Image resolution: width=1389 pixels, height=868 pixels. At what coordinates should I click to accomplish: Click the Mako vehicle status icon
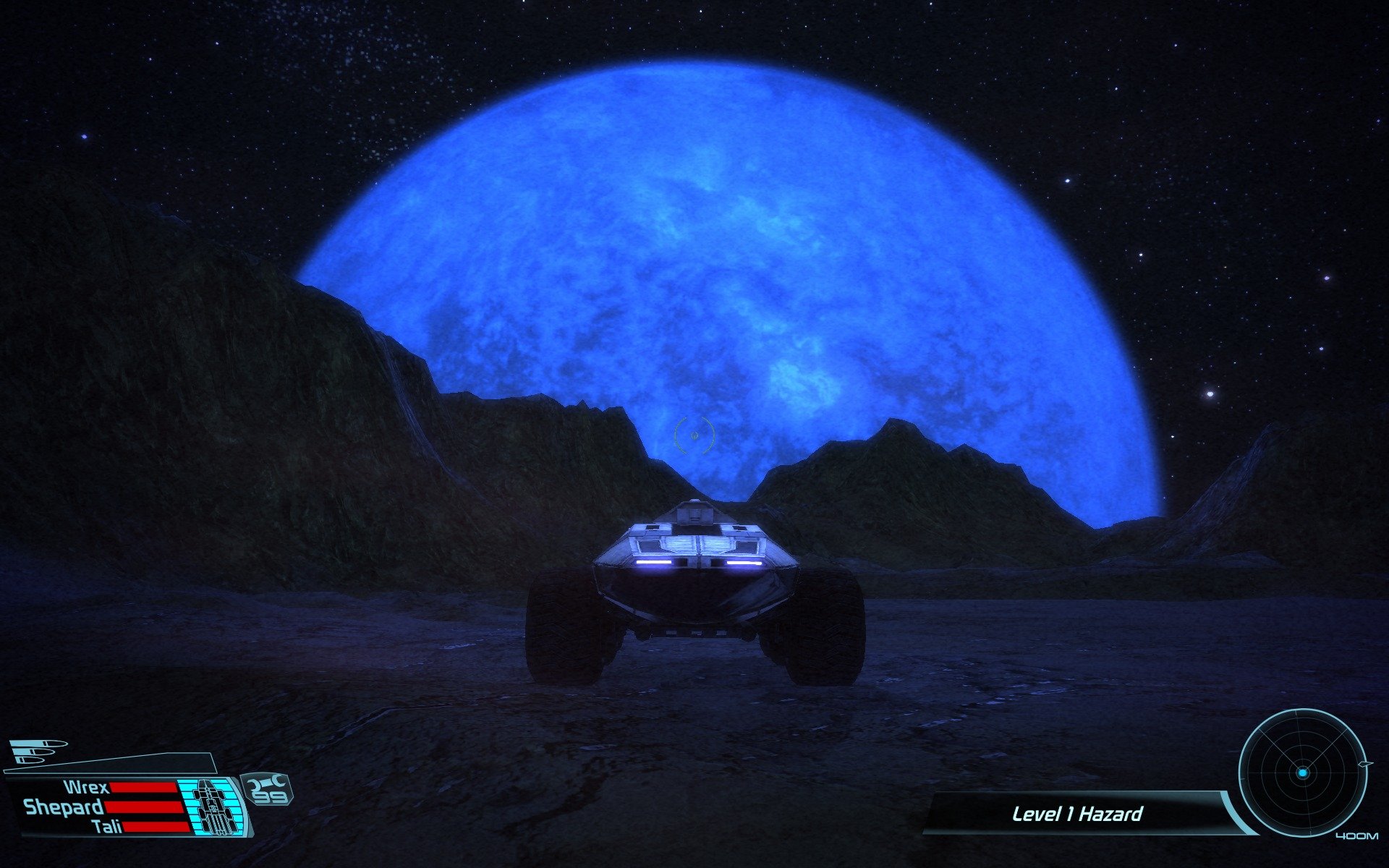tap(214, 805)
